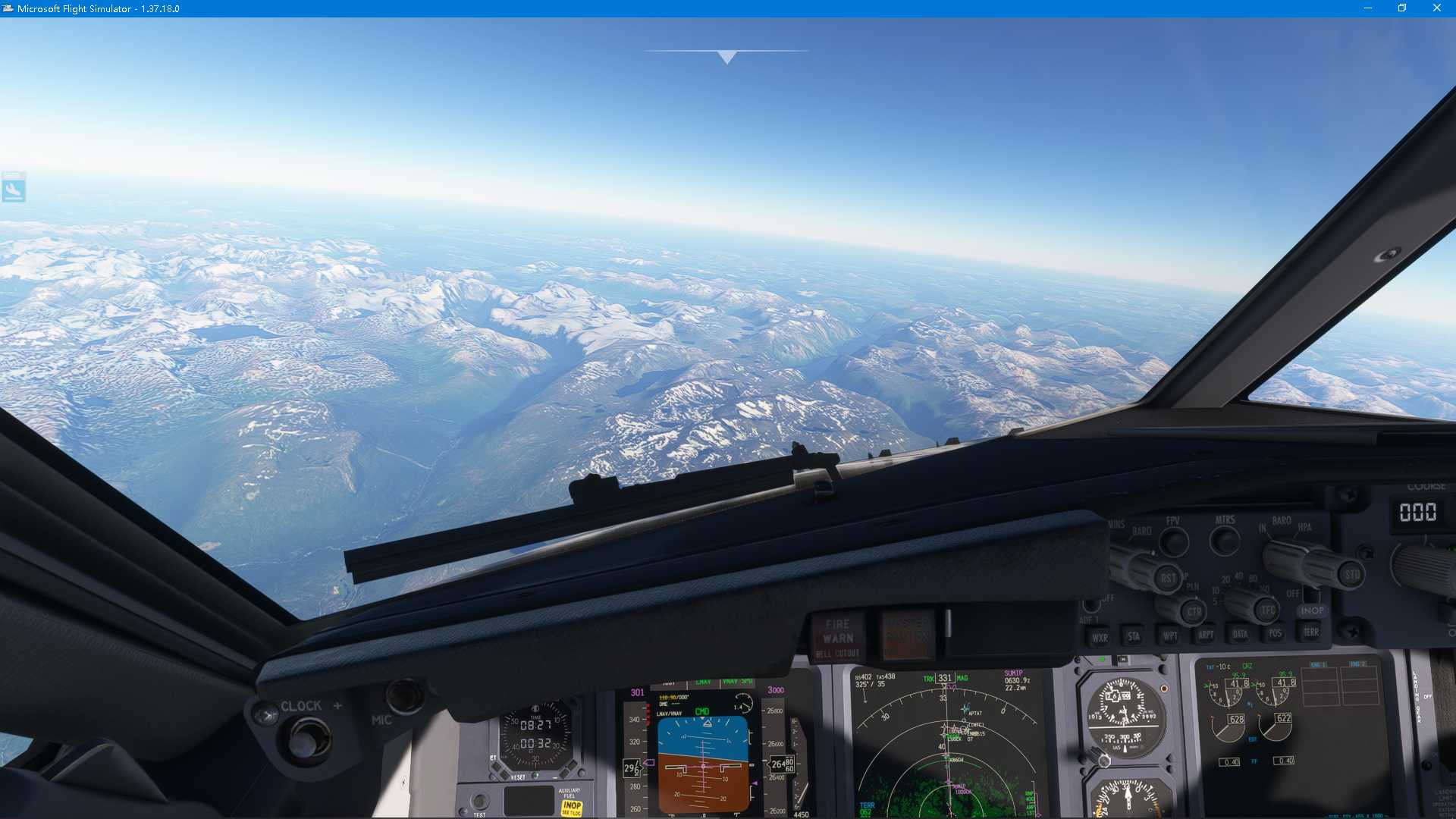Viewport: 1456px width, 819px height.
Task: Toggle the POS position map button
Action: [x=1276, y=633]
